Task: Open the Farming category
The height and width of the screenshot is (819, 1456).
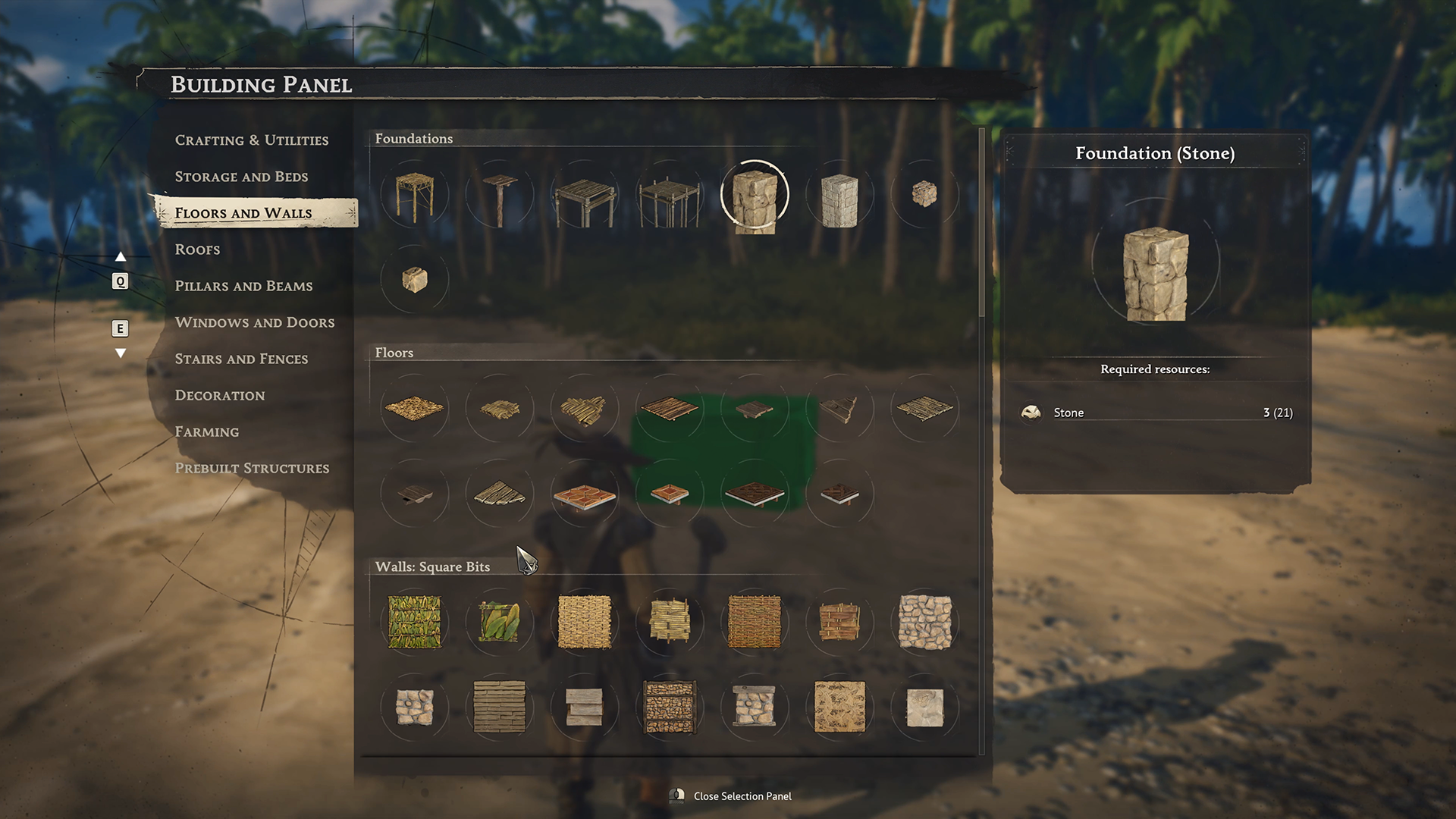Action: (206, 431)
